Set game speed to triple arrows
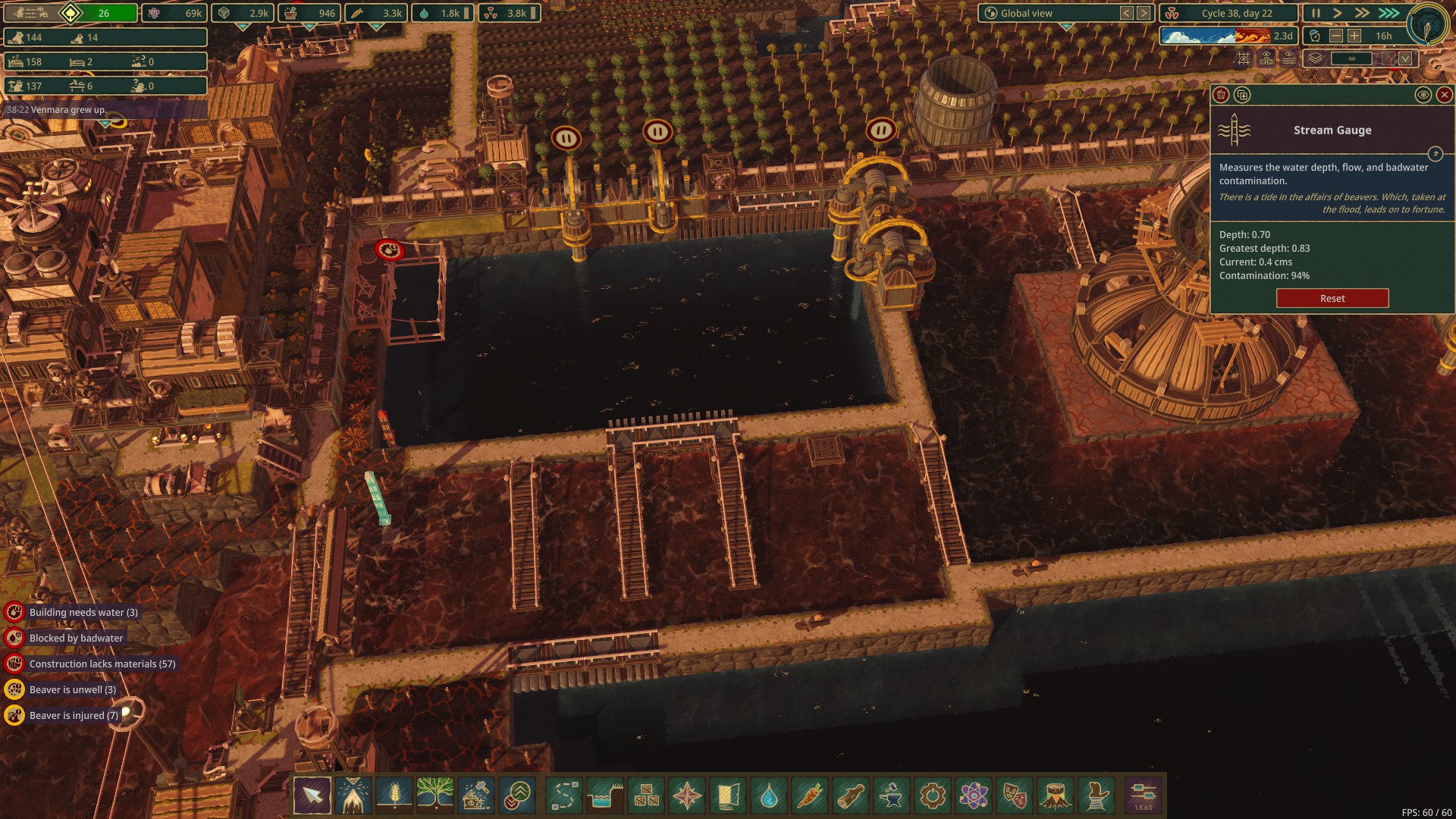Image resolution: width=1456 pixels, height=819 pixels. pyautogui.click(x=1389, y=13)
